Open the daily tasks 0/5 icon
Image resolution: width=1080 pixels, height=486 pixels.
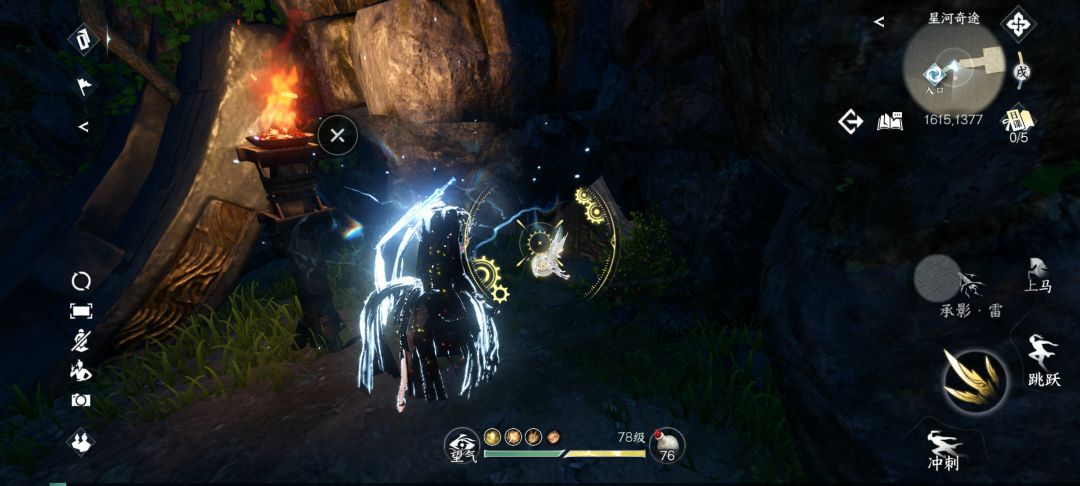click(1018, 124)
